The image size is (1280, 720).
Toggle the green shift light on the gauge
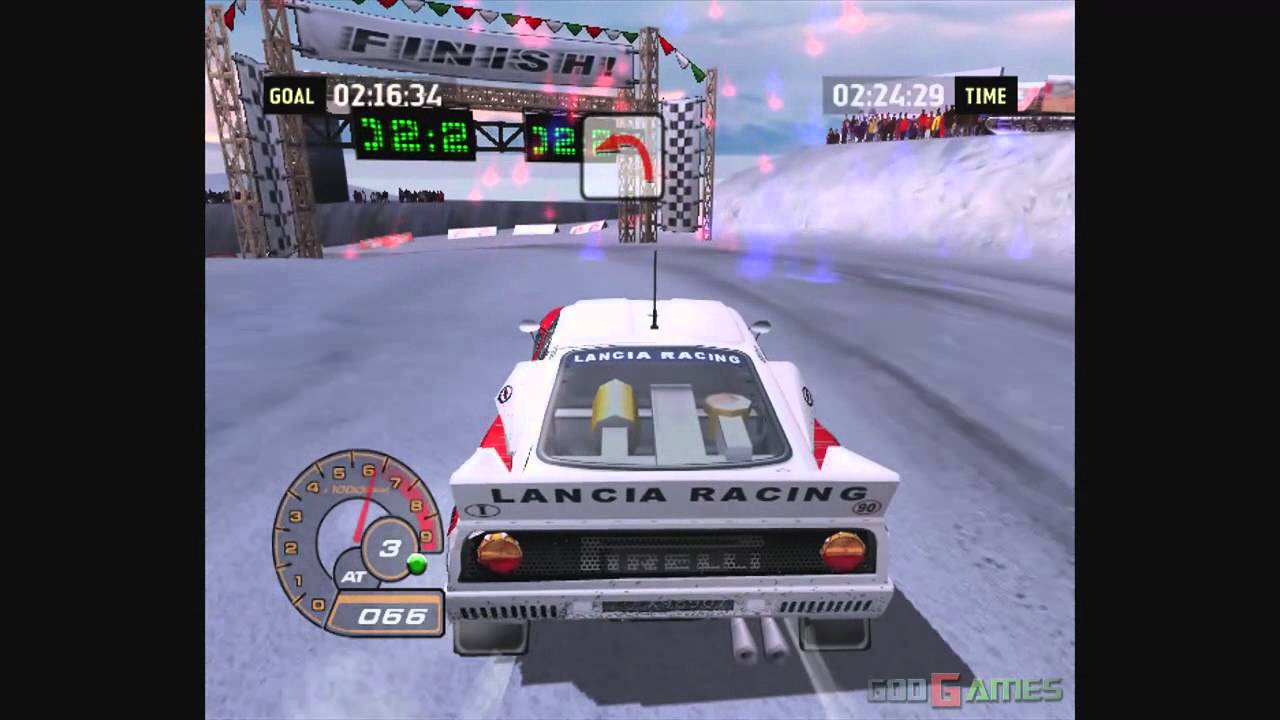pos(414,562)
